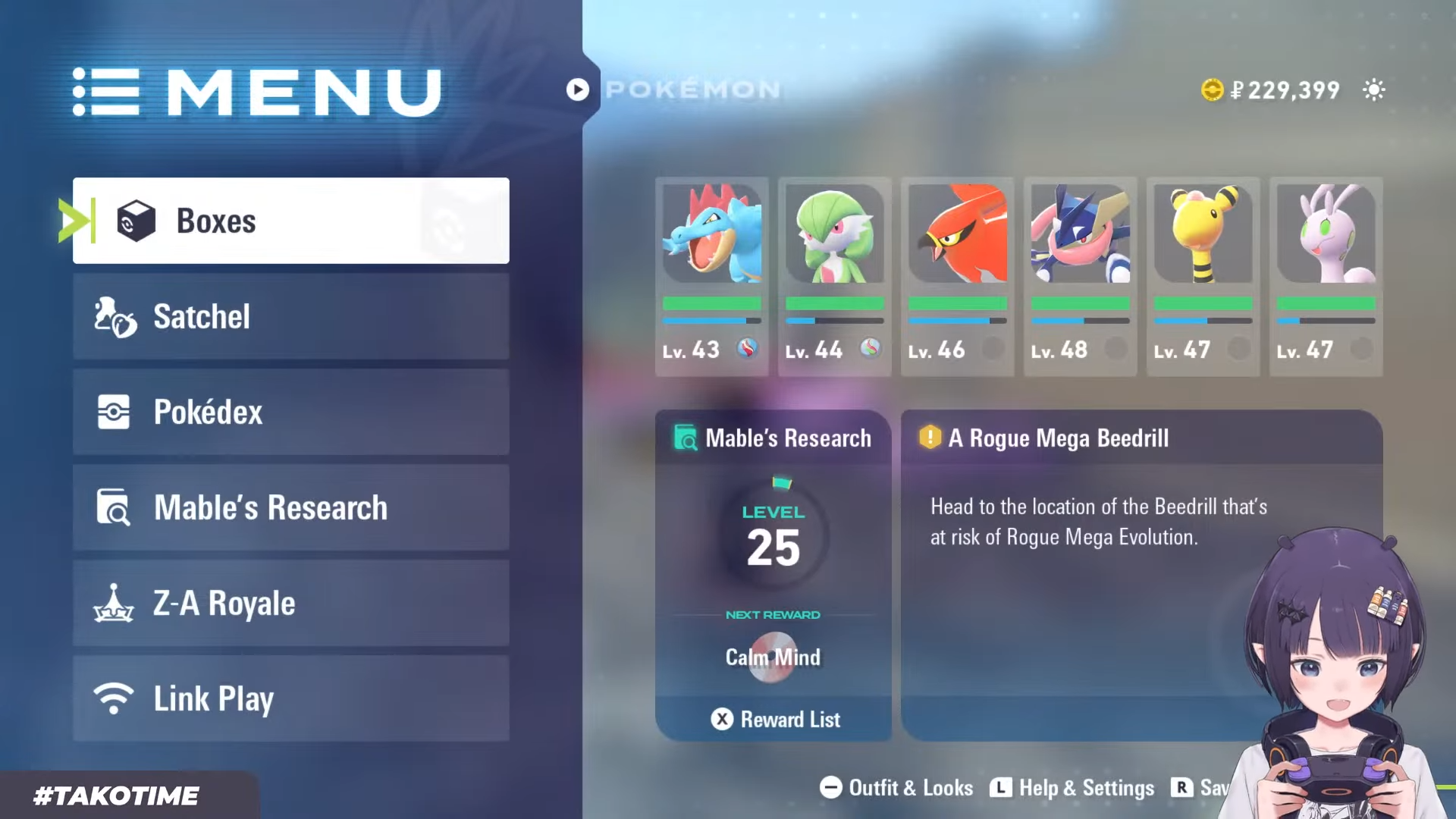The width and height of the screenshot is (1456, 819).
Task: Select the Talonflame party slot
Action: click(957, 276)
